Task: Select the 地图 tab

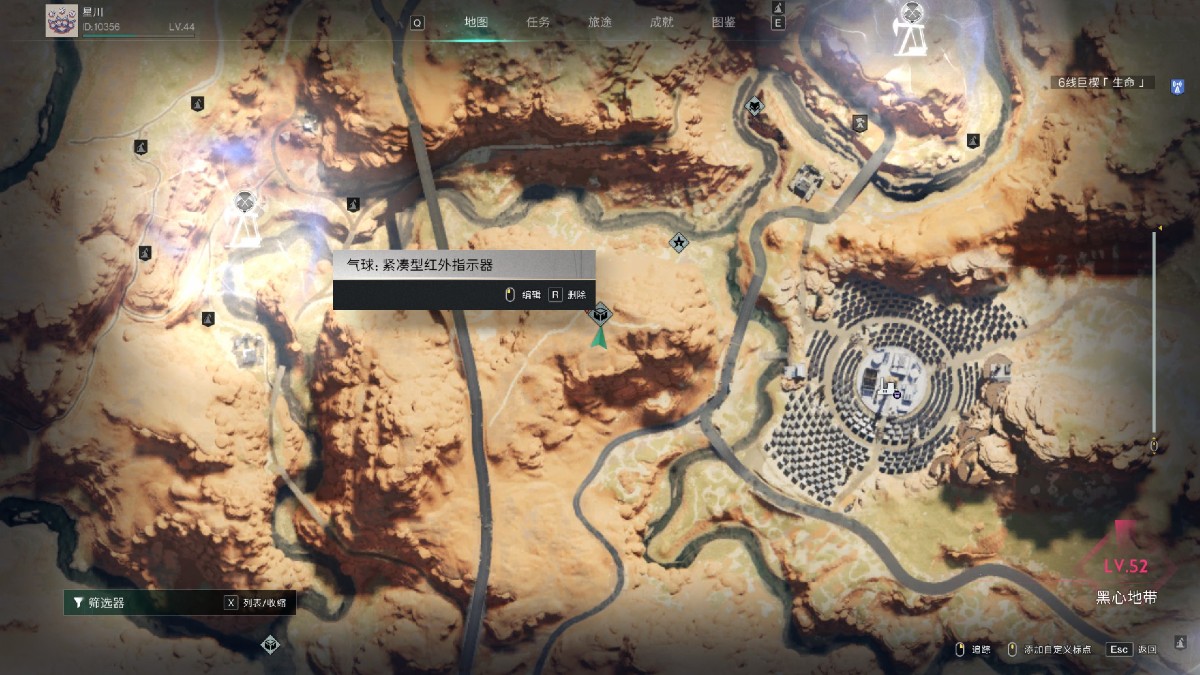Action: click(x=476, y=22)
